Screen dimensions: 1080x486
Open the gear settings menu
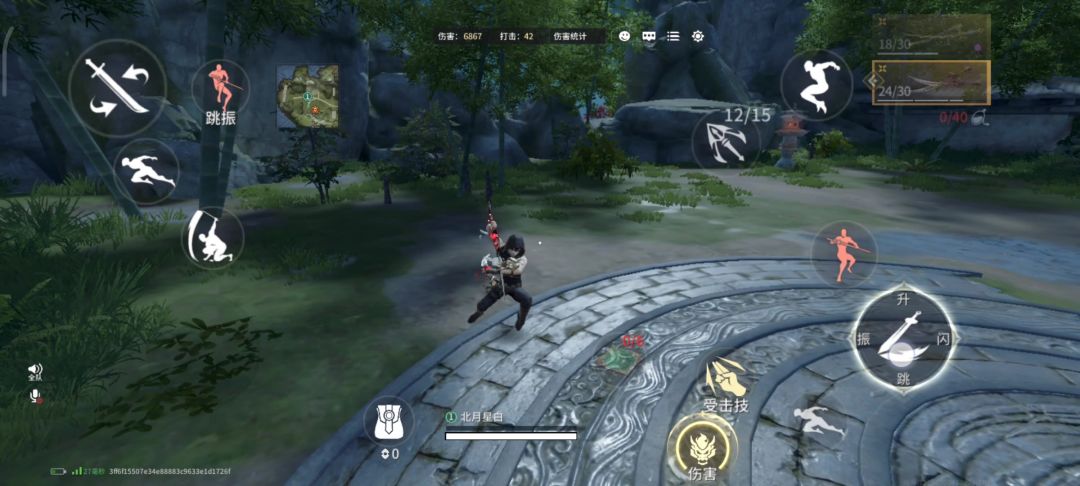pos(698,36)
